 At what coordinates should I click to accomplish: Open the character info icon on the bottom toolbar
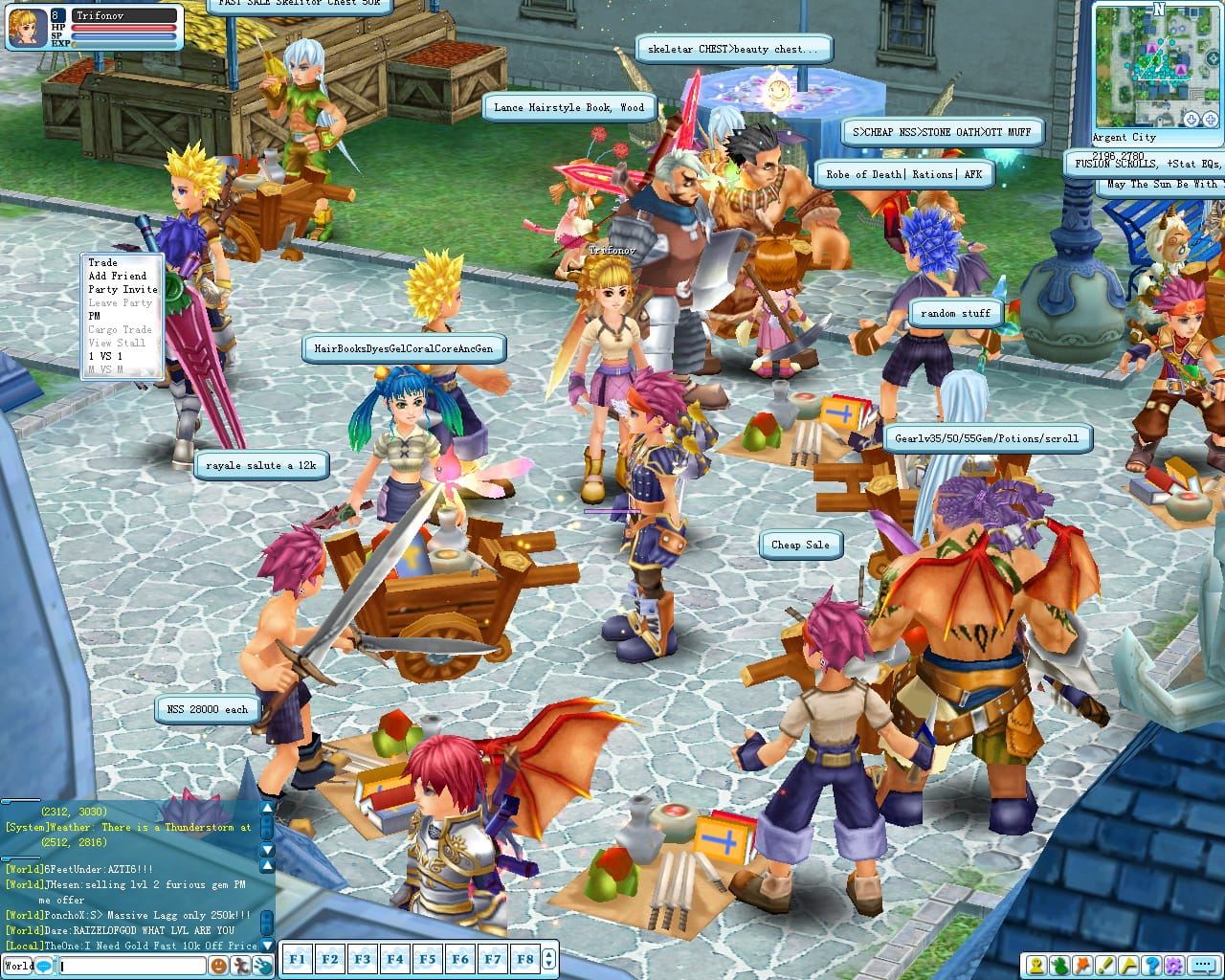click(x=1036, y=967)
